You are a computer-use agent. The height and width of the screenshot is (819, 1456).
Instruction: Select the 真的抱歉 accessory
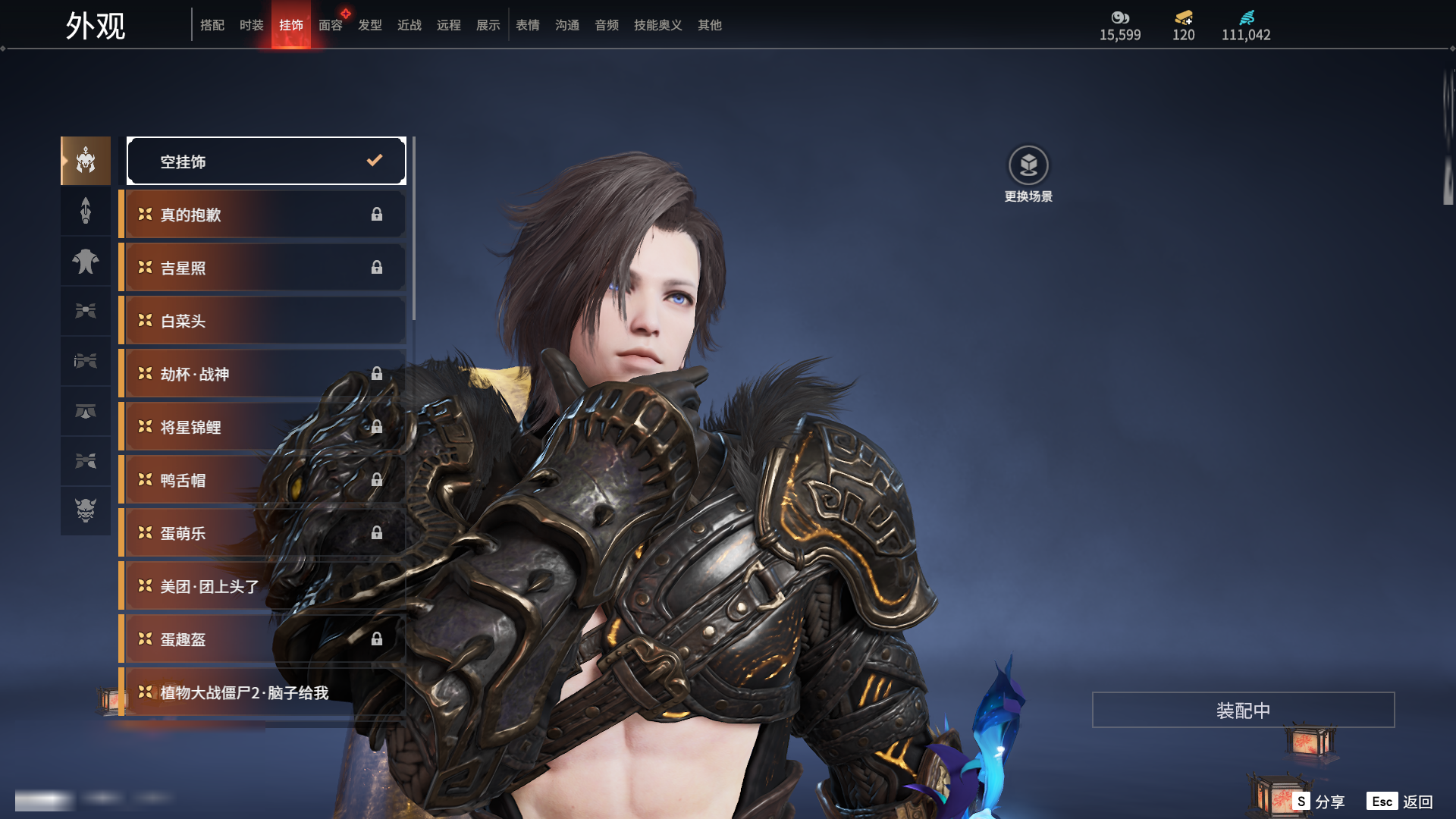[x=262, y=215]
